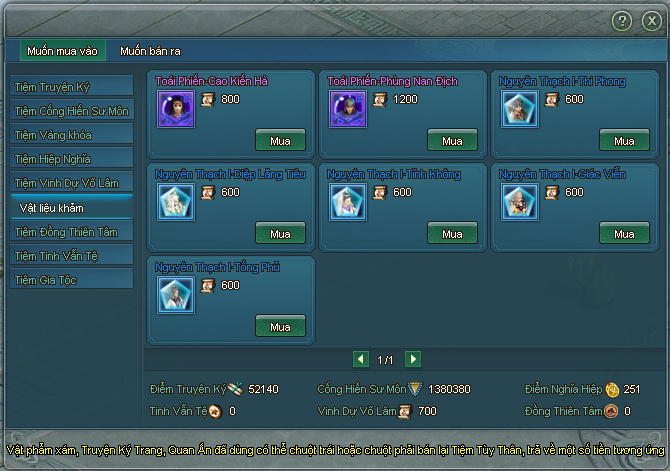
Task: Click Mua for Toái Phiến-Phùng Nan Địch
Action: pyautogui.click(x=452, y=141)
